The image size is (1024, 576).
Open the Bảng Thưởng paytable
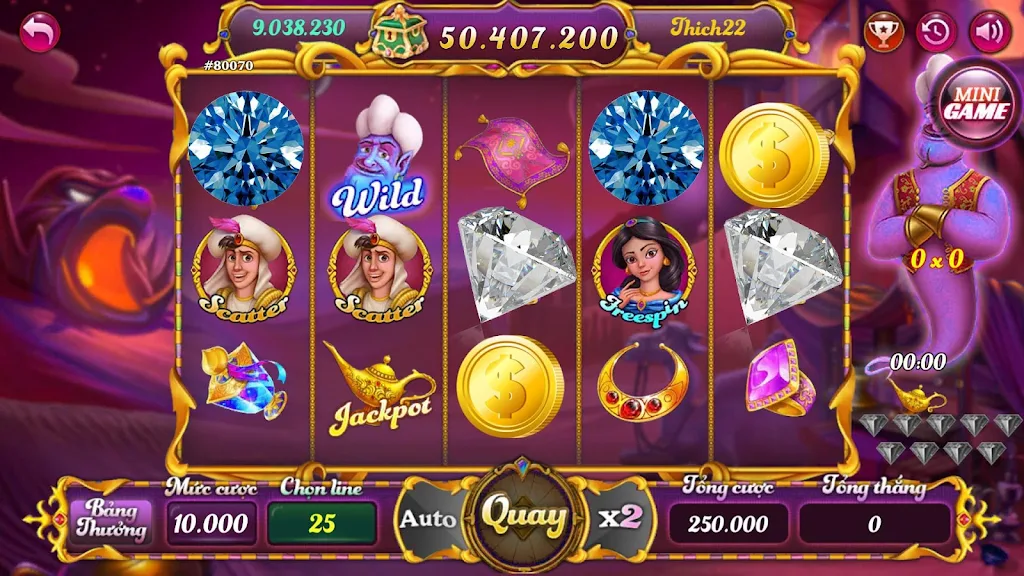(109, 520)
